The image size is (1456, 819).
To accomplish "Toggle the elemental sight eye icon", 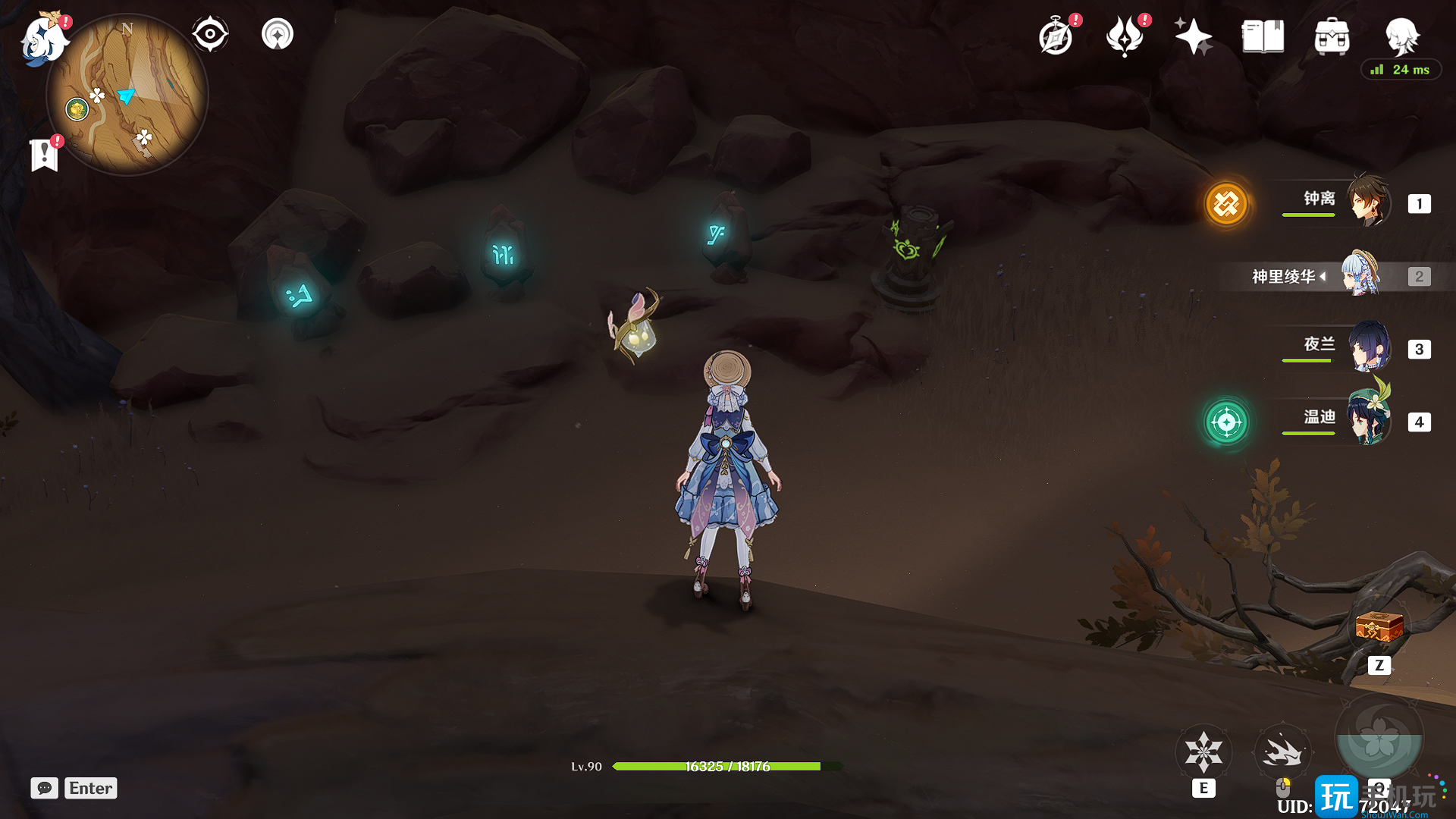I will (x=210, y=35).
